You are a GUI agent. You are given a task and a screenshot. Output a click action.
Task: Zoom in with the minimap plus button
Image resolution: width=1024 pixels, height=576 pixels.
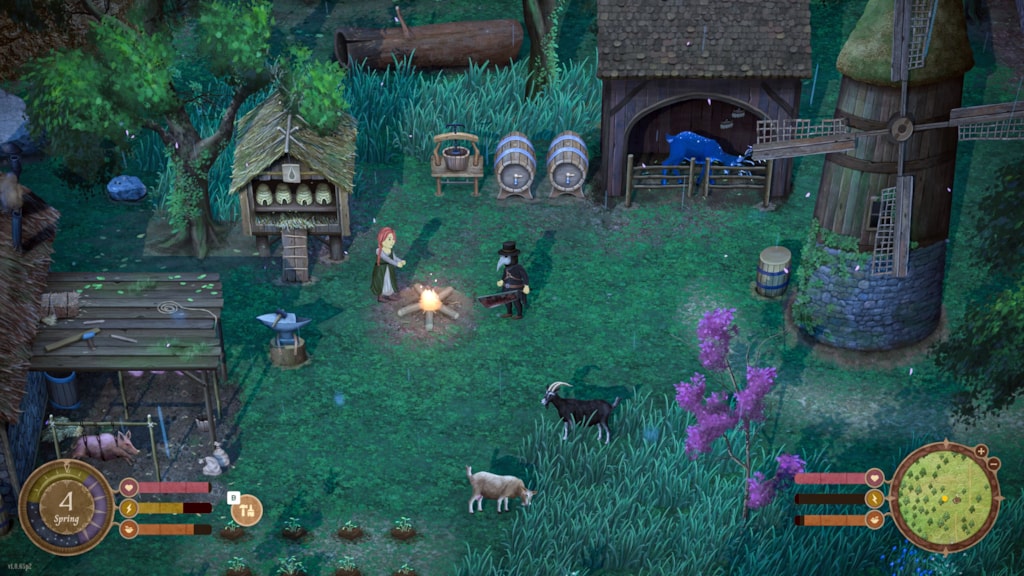(980, 451)
